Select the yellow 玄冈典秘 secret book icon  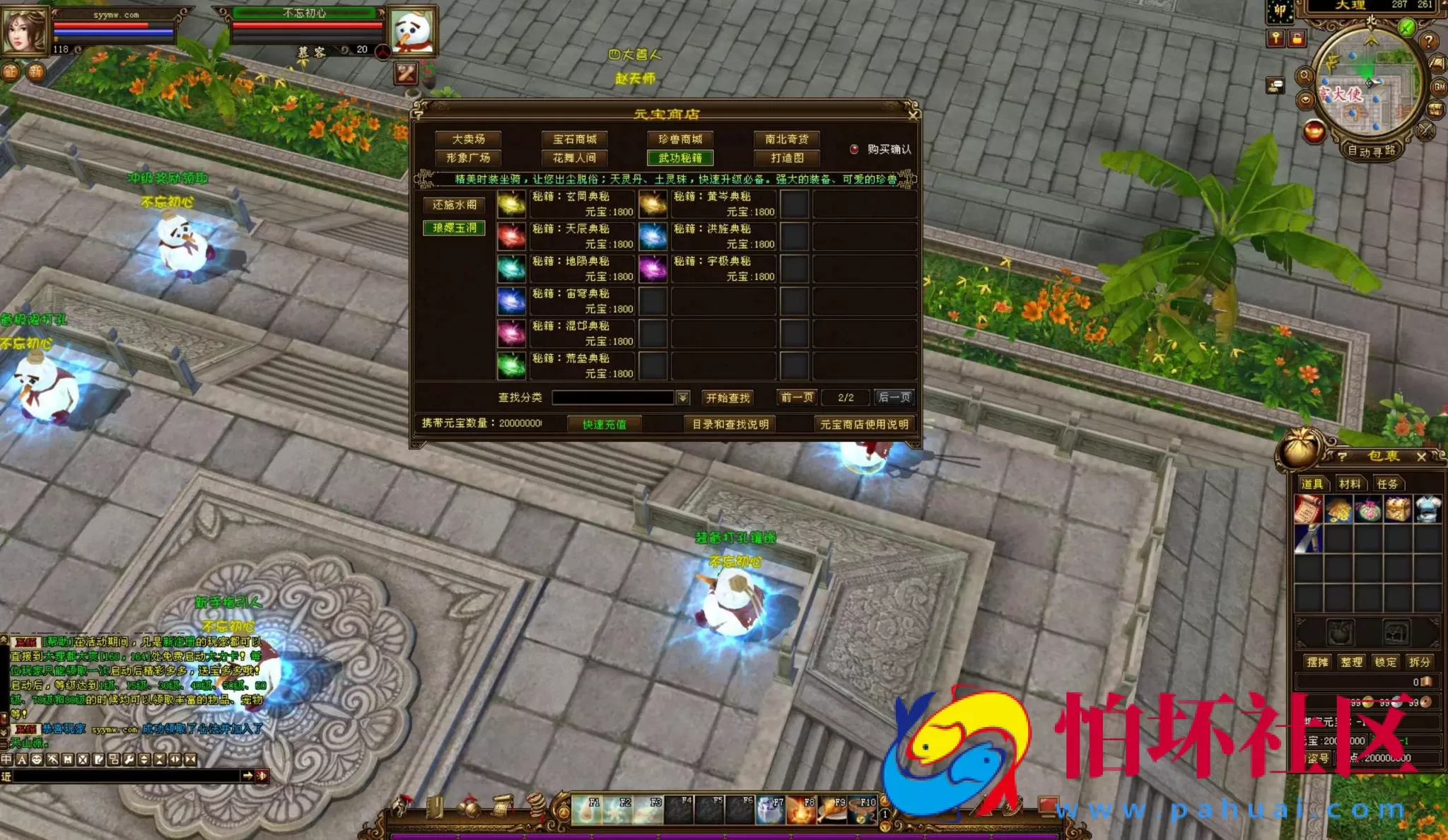(x=511, y=205)
